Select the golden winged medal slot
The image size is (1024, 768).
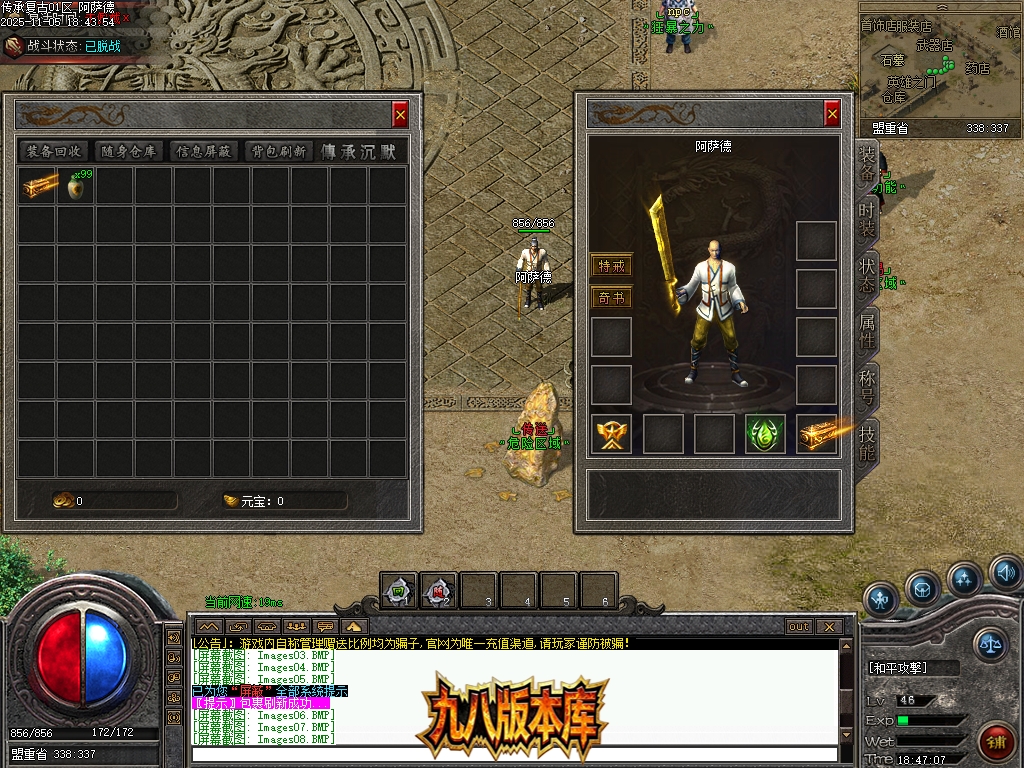pyautogui.click(x=611, y=434)
